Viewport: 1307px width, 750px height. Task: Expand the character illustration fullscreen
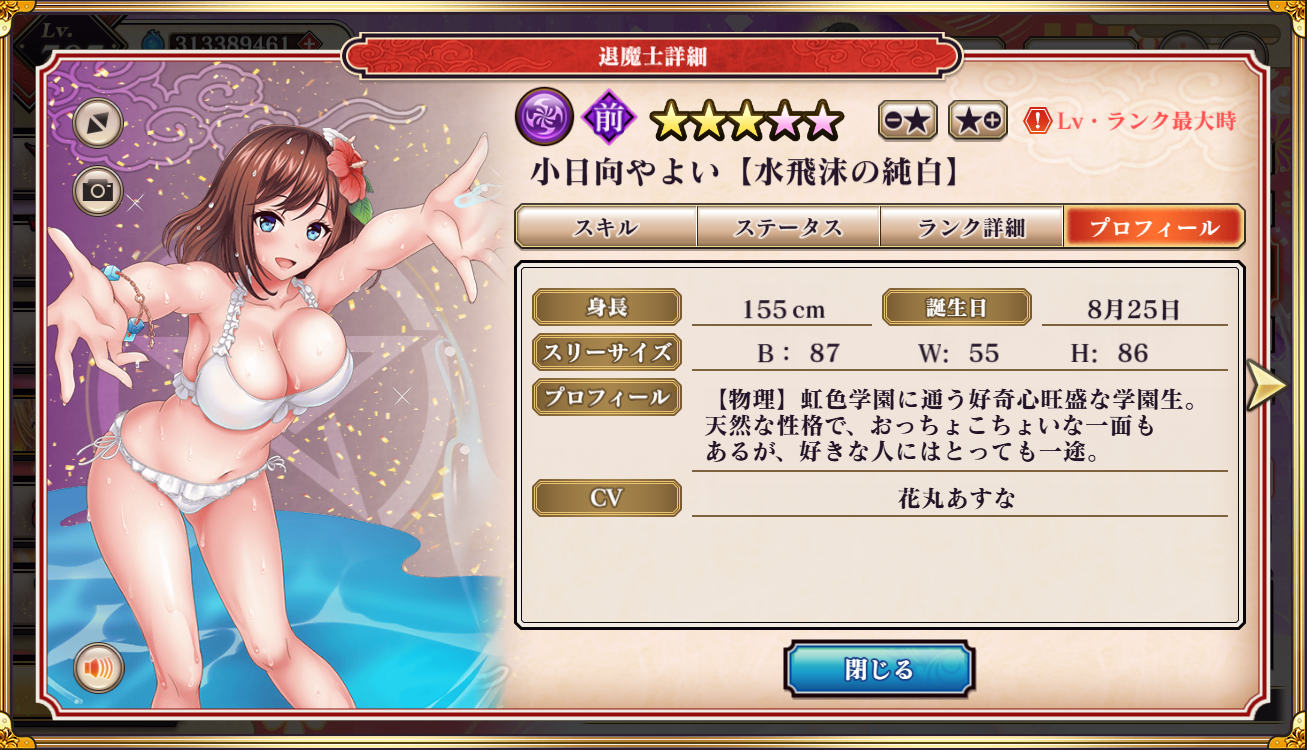click(98, 123)
